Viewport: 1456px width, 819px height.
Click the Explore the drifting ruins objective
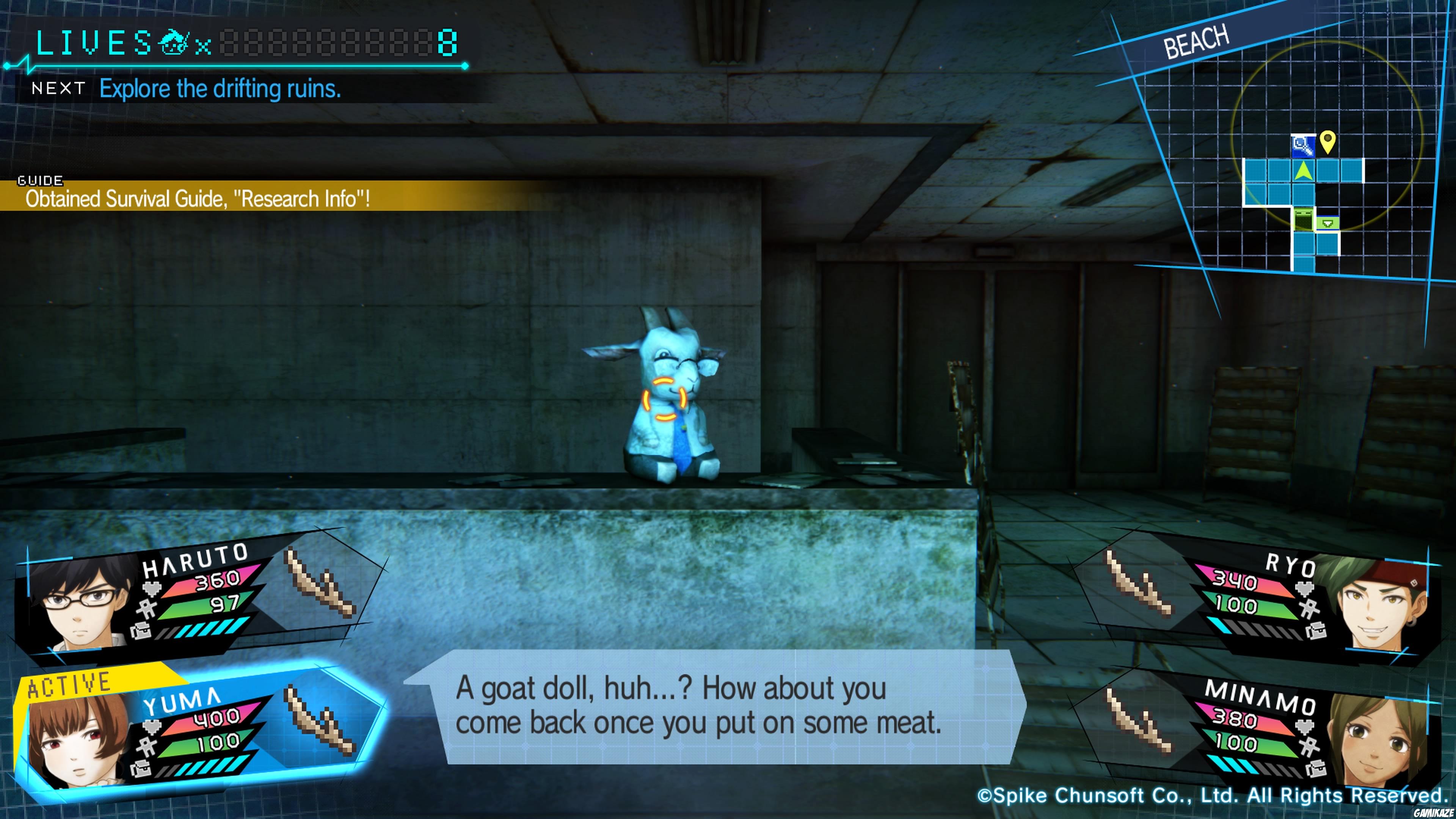pyautogui.click(x=220, y=89)
